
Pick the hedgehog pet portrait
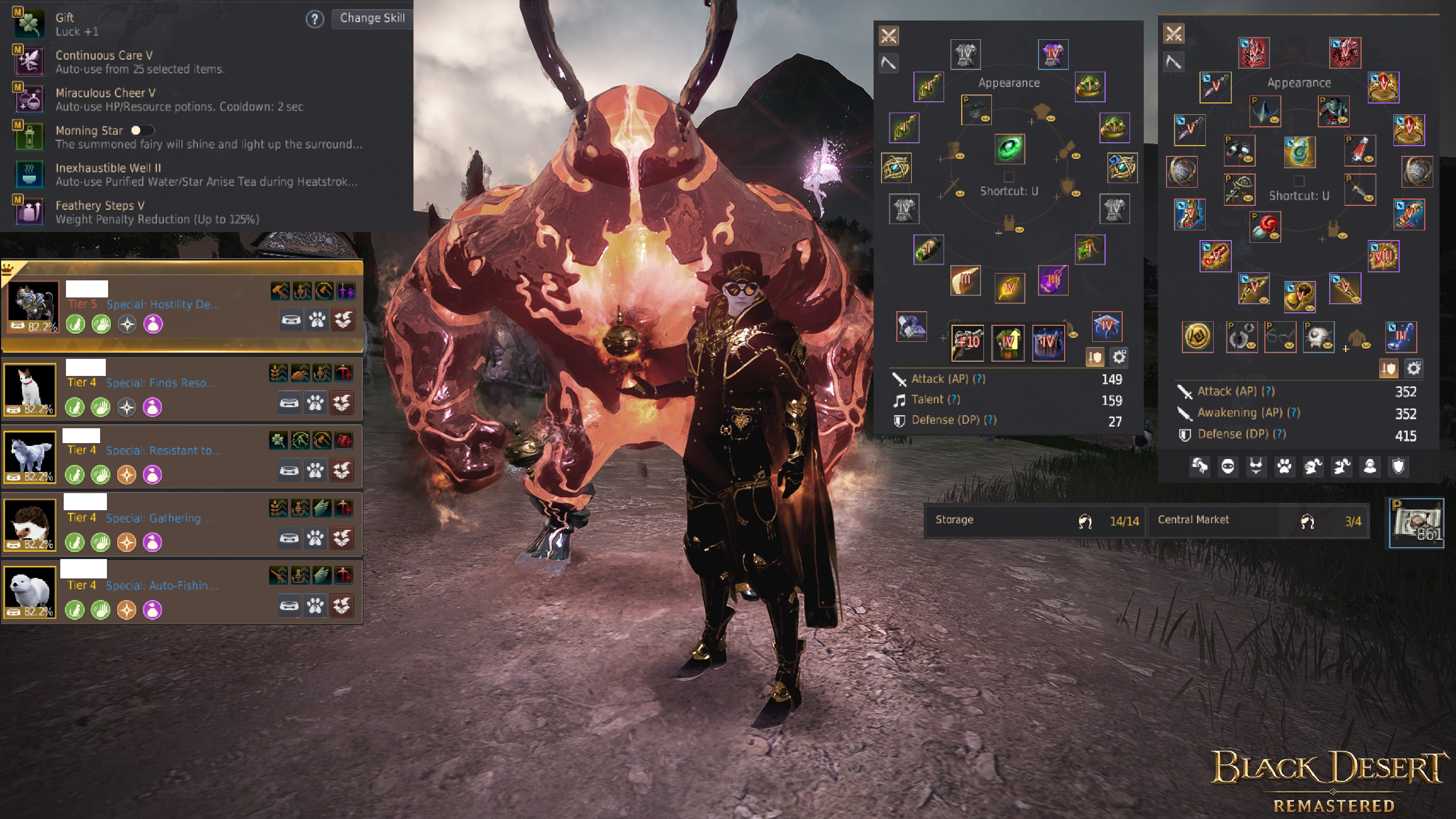(30, 524)
